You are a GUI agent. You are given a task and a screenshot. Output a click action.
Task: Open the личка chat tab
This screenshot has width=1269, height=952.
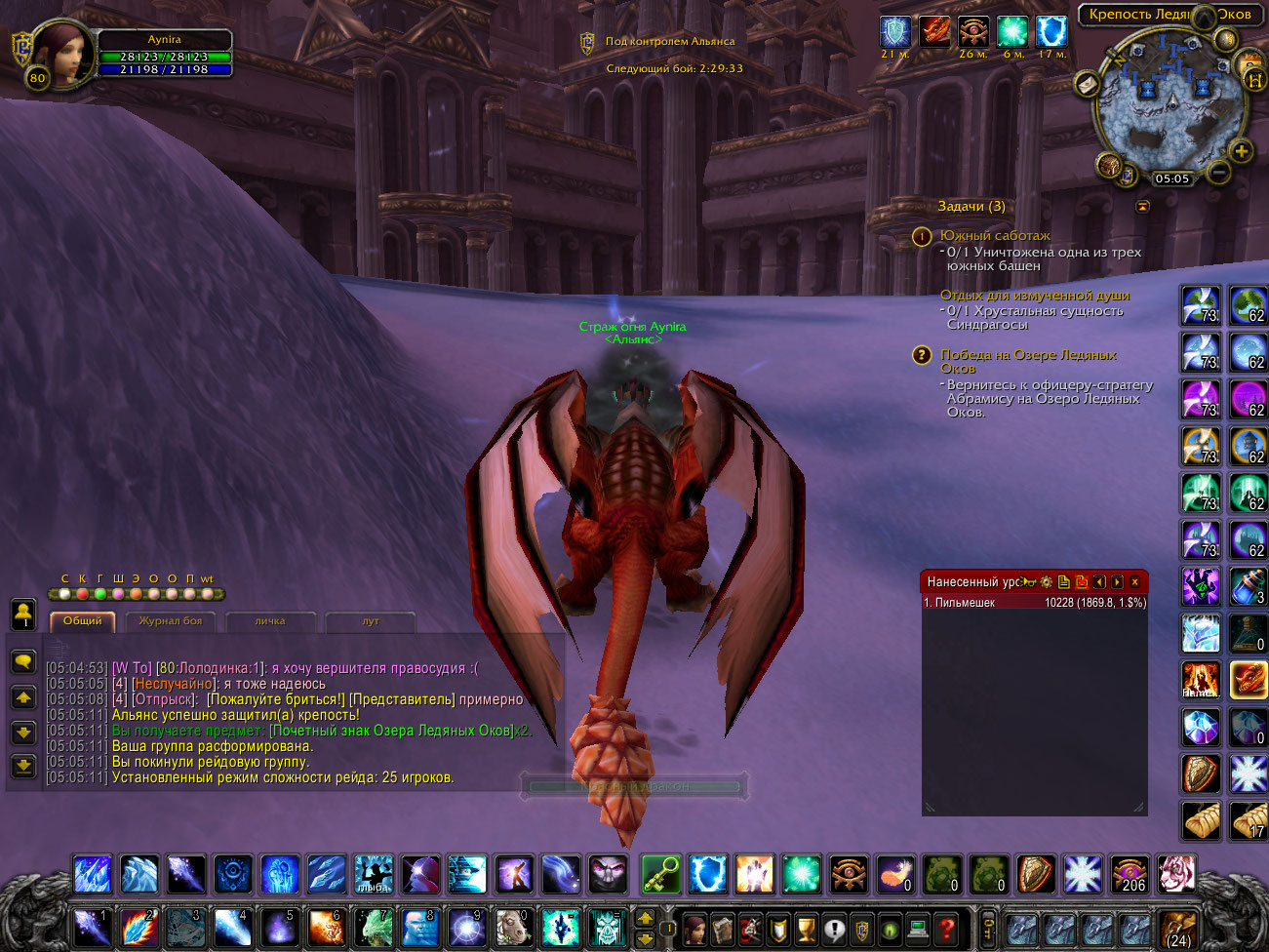[270, 621]
